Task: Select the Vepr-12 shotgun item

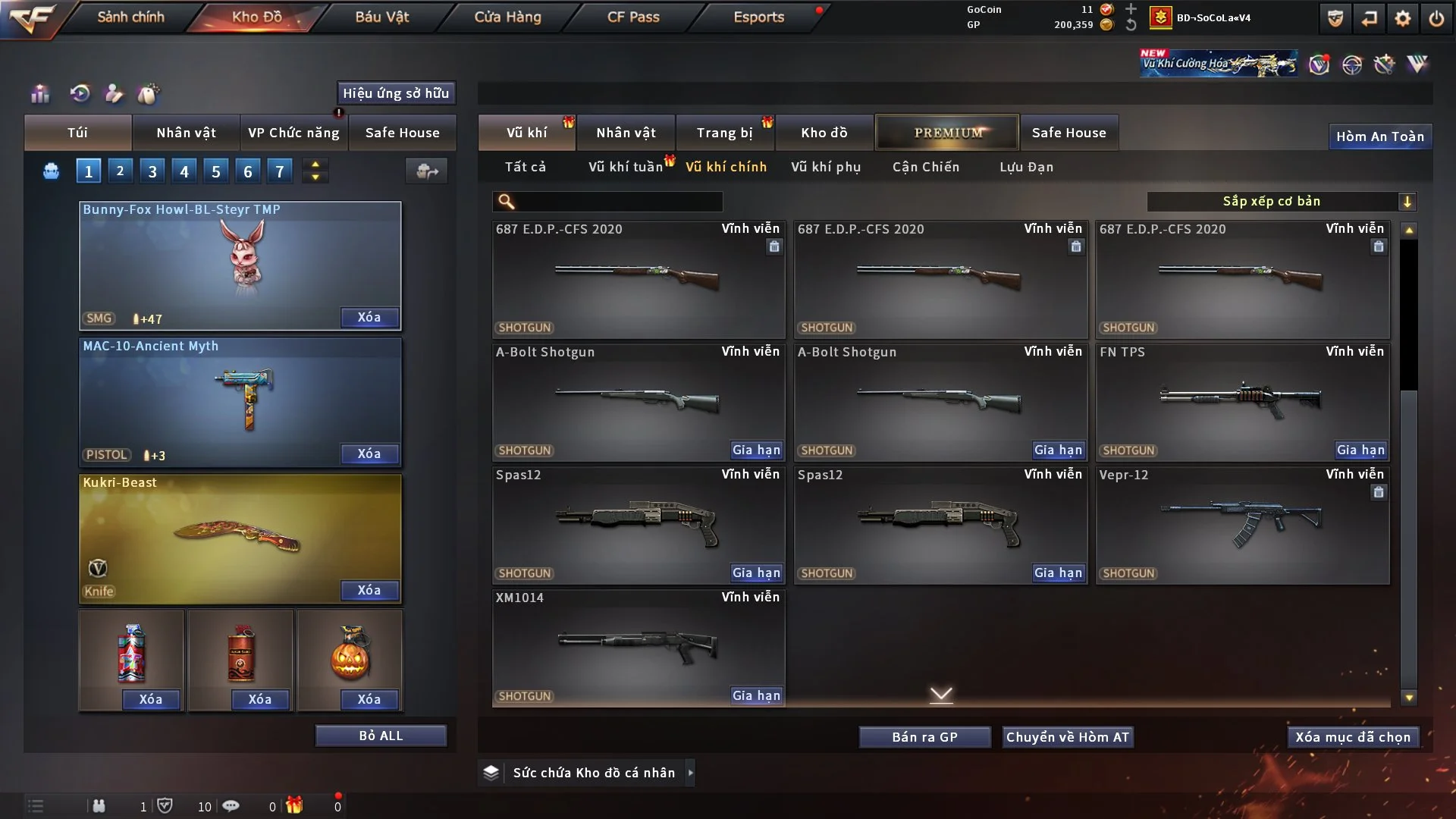Action: point(1242,525)
